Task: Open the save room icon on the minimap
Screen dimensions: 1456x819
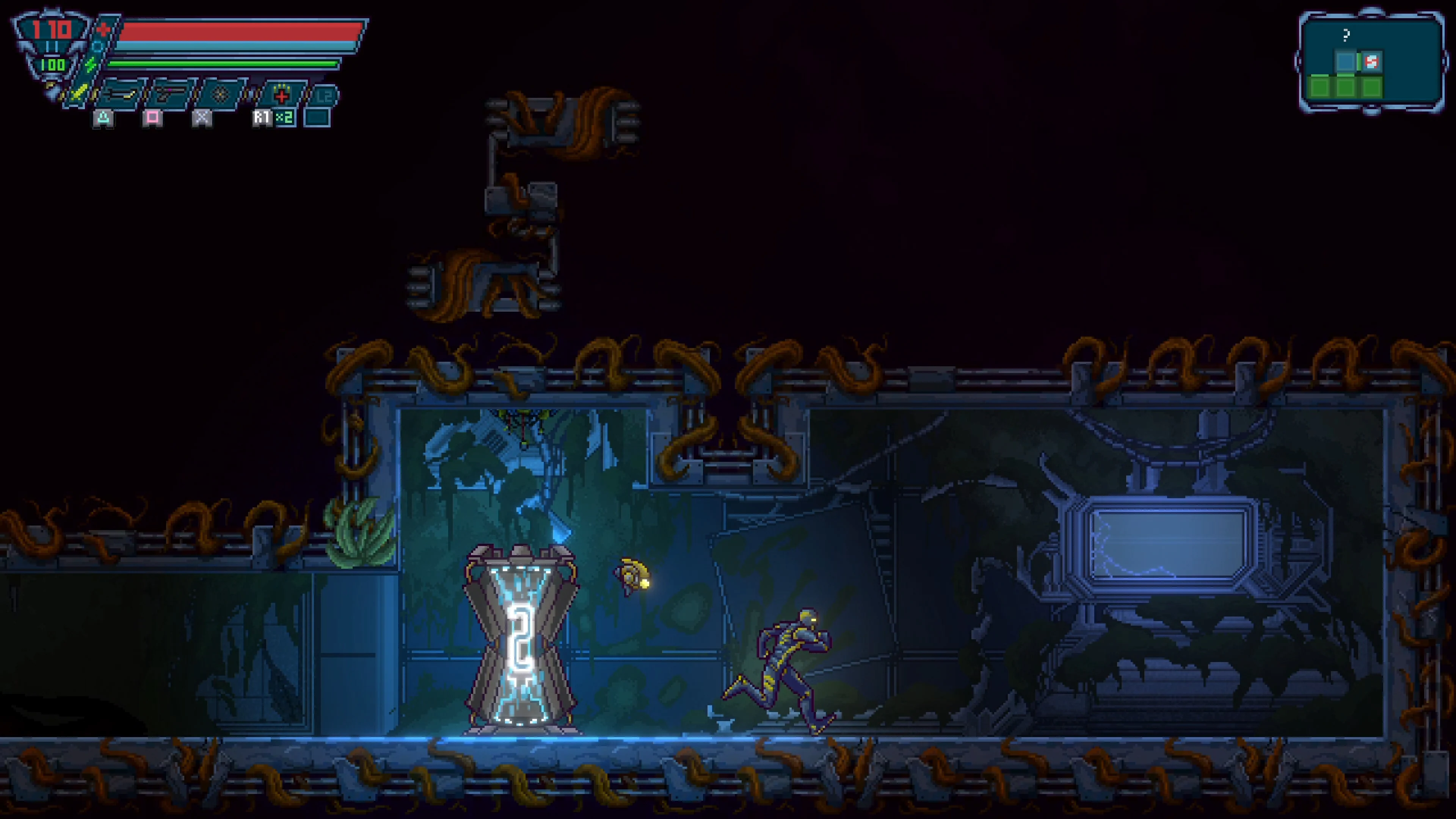Action: tap(1372, 61)
